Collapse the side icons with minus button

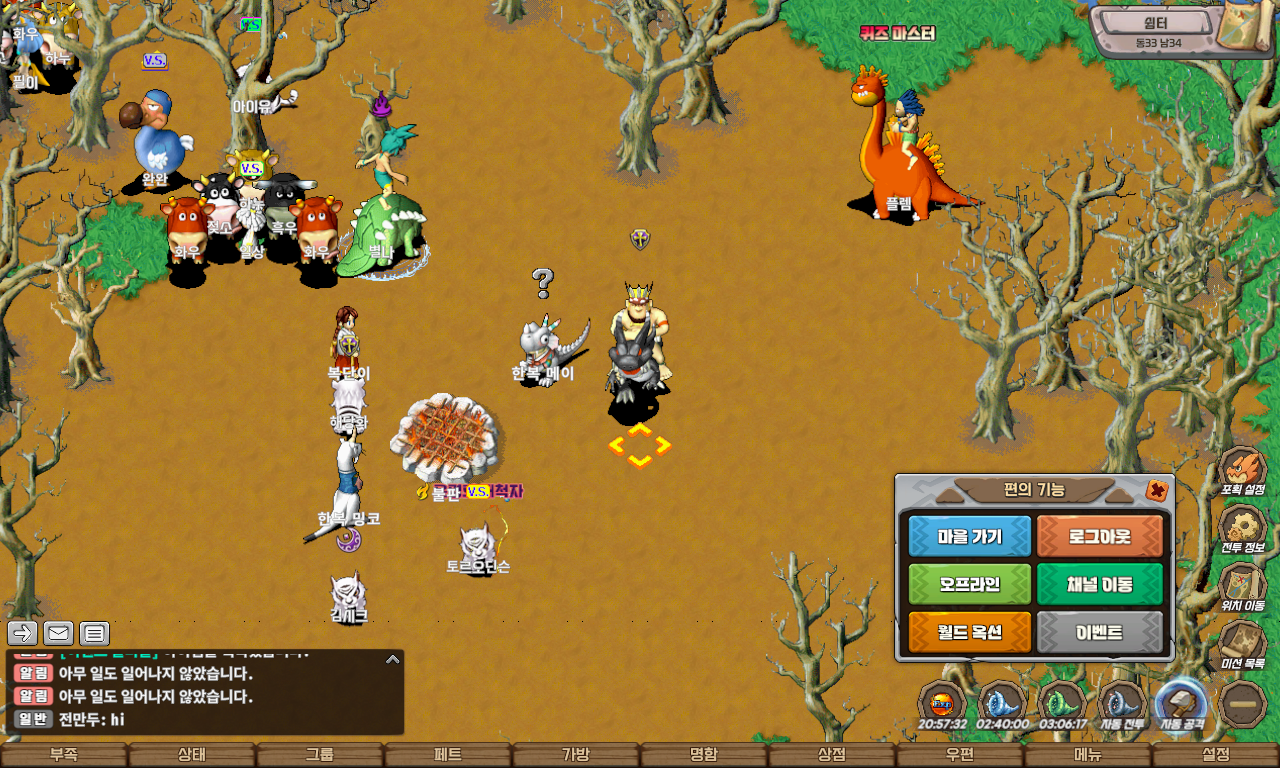[x=1243, y=704]
